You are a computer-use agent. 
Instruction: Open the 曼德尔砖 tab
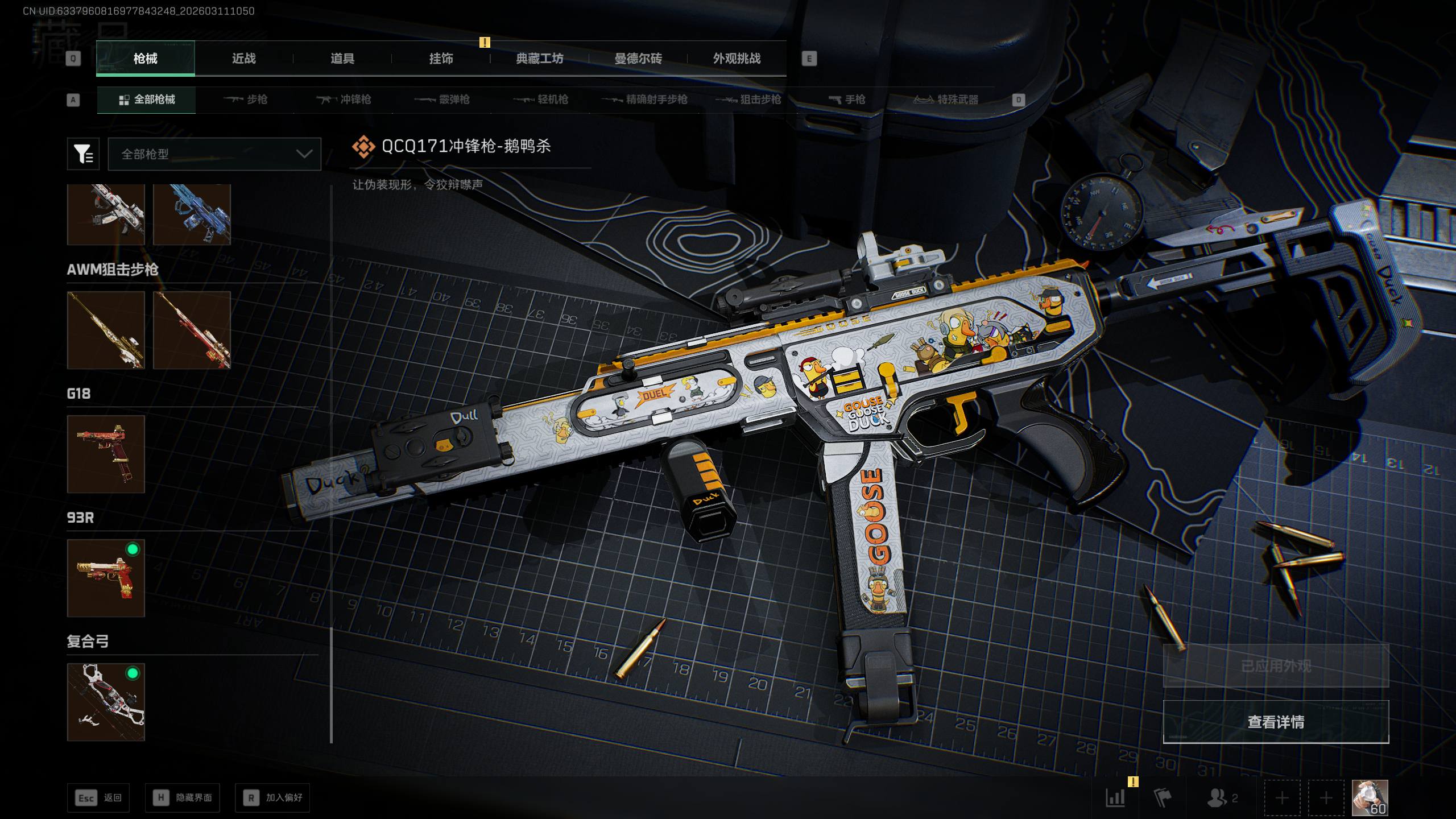[x=638, y=59]
